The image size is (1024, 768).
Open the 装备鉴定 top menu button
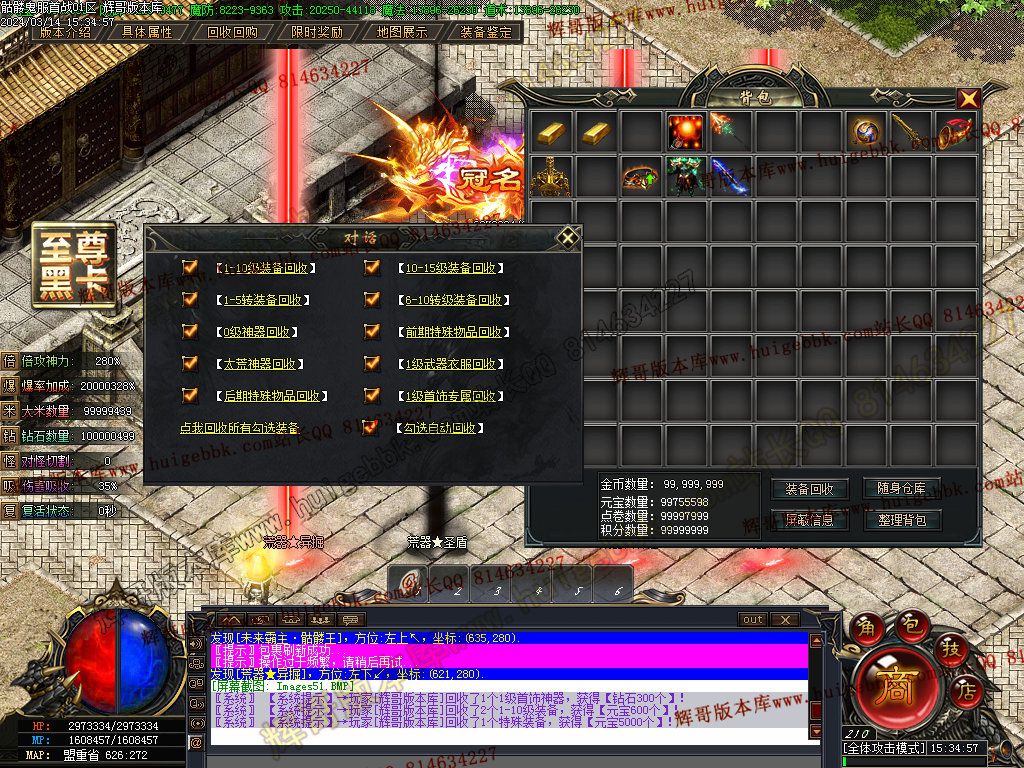pos(486,32)
